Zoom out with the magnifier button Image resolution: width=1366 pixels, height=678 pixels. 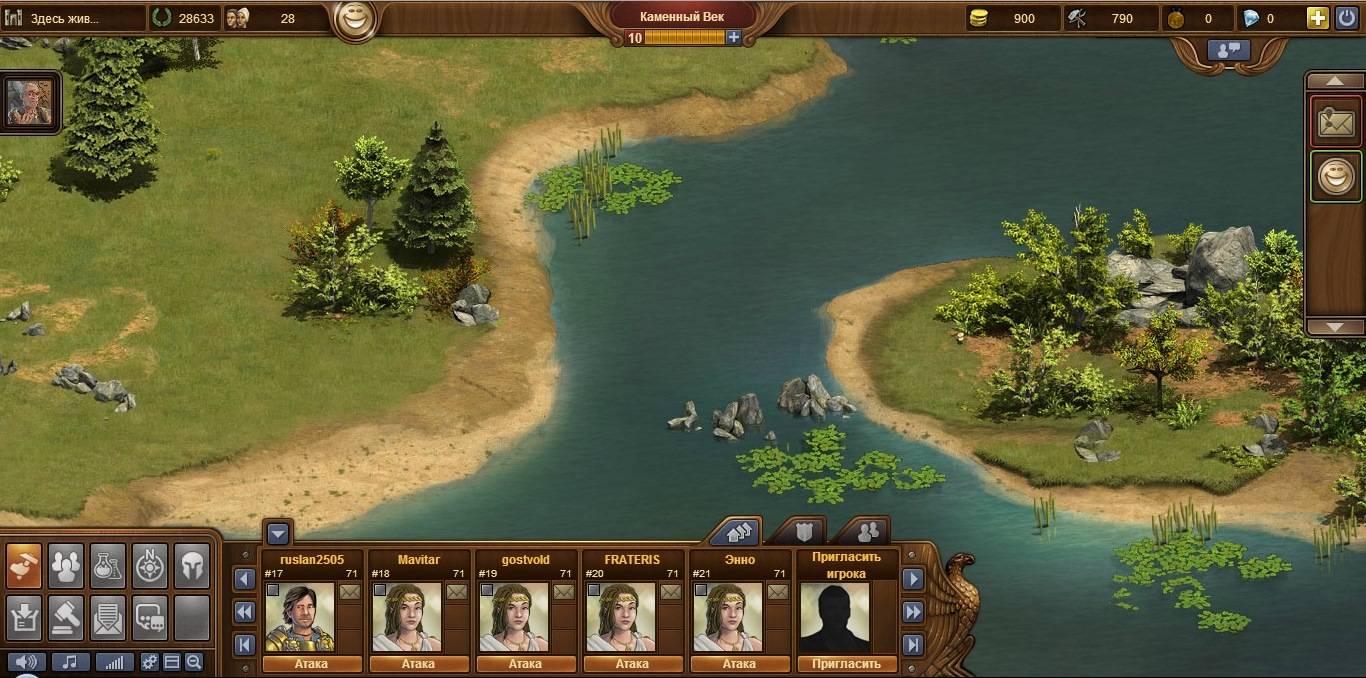(x=193, y=662)
